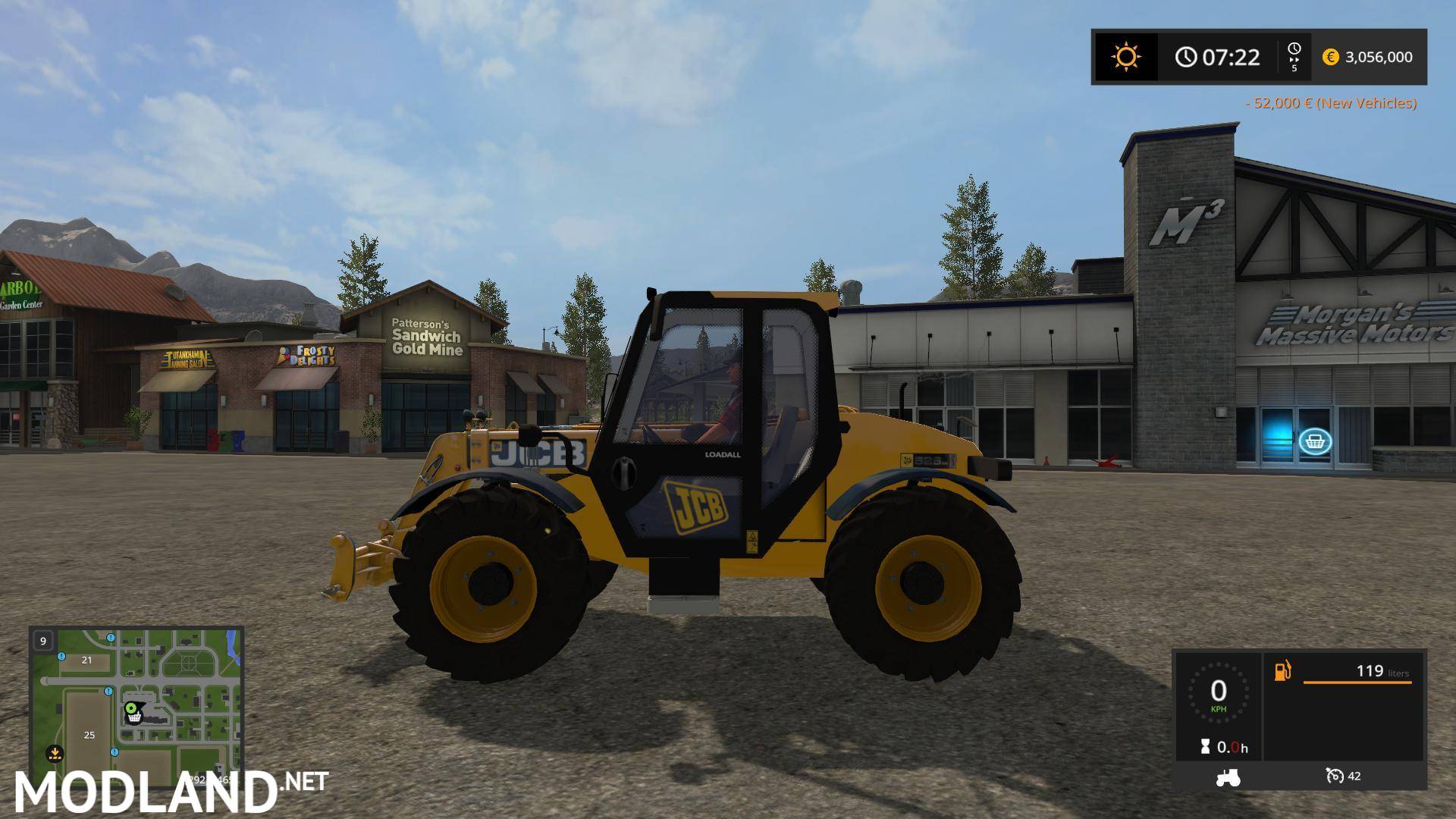
Task: Select the tractor icon in the vehicle panel
Action: [1227, 776]
